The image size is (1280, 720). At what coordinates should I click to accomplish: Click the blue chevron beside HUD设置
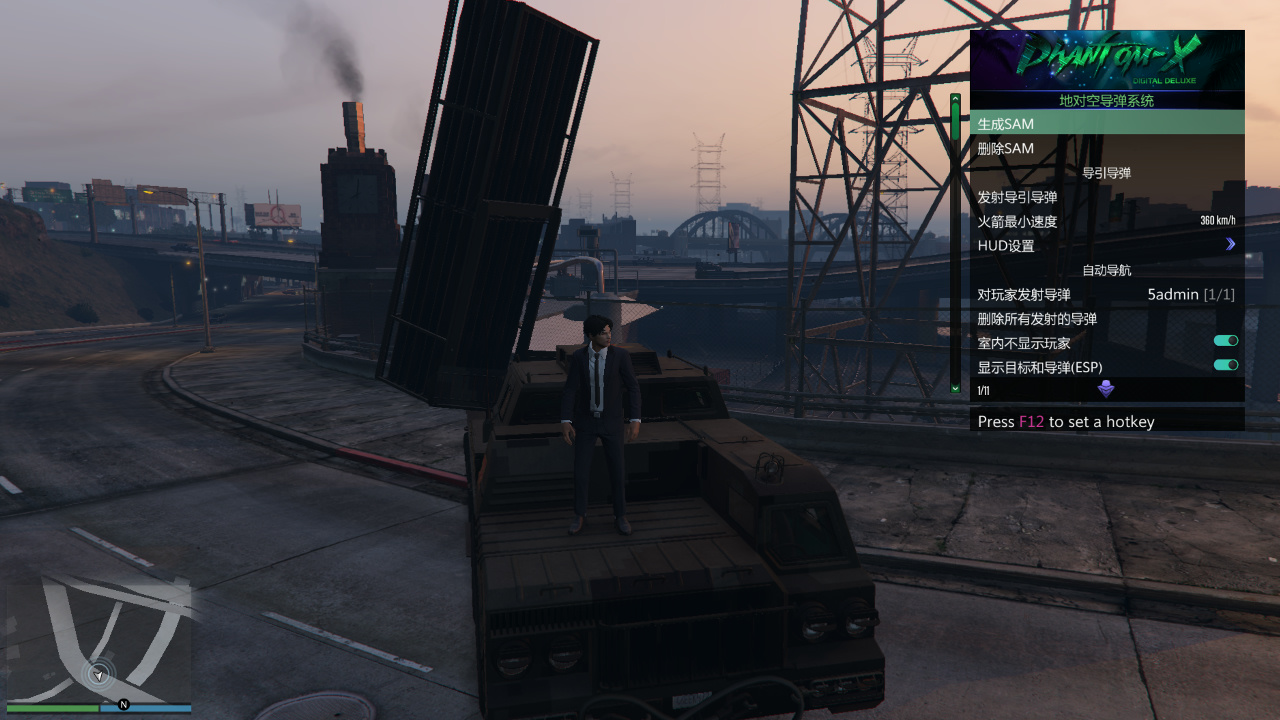pyautogui.click(x=1230, y=244)
